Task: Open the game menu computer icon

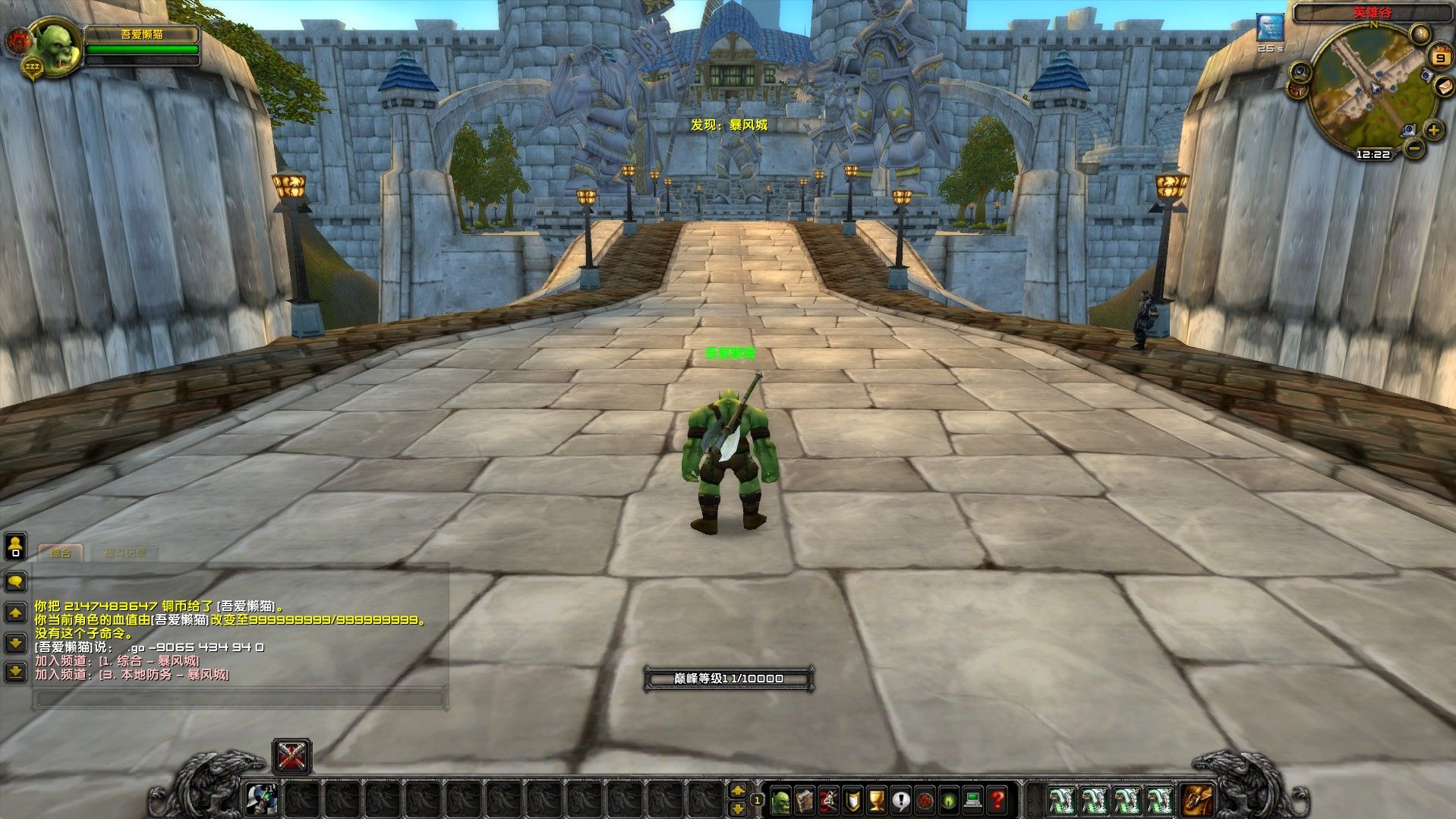Action: point(973,799)
